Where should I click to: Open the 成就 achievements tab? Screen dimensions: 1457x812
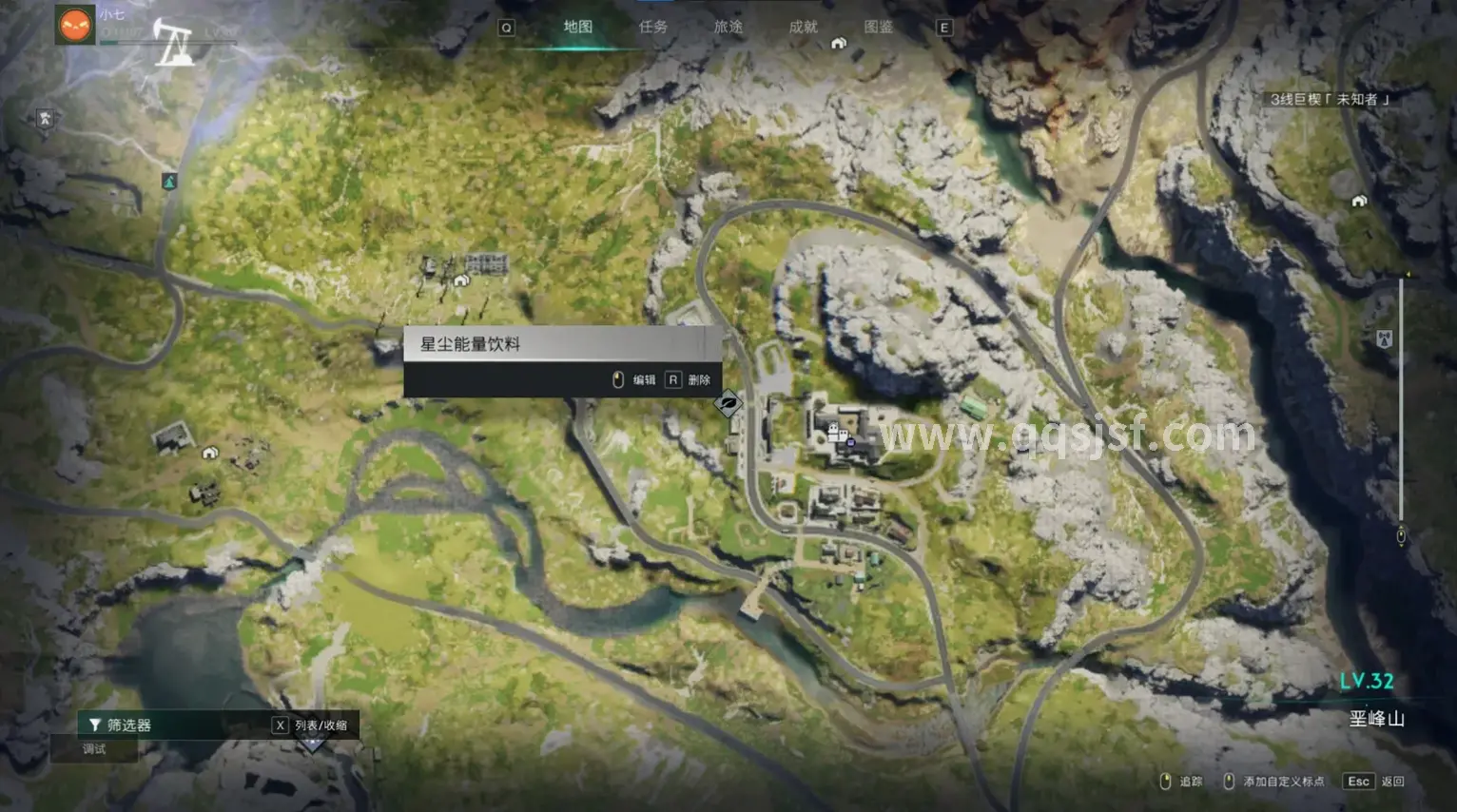(x=803, y=27)
